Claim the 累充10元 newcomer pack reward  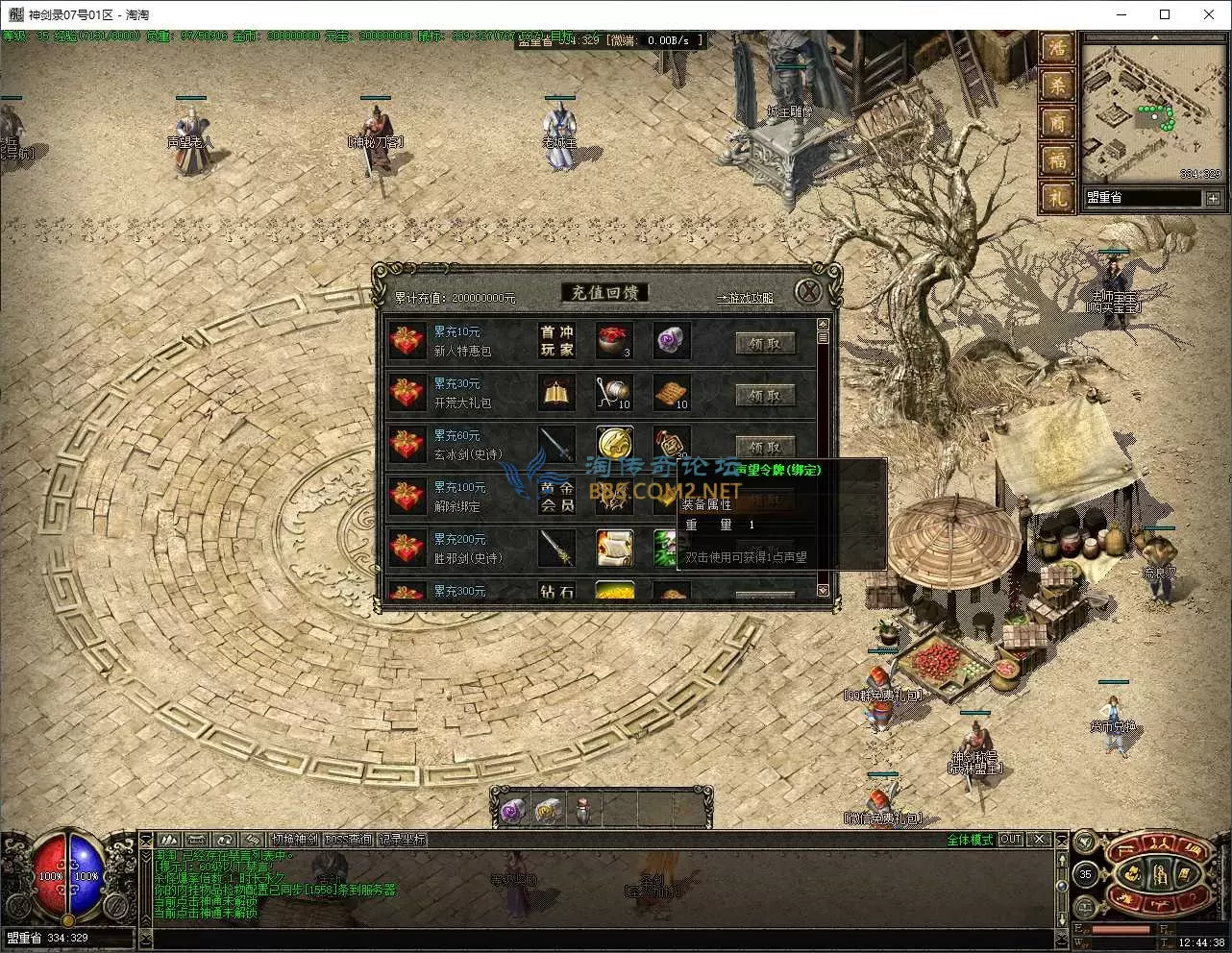pos(765,343)
